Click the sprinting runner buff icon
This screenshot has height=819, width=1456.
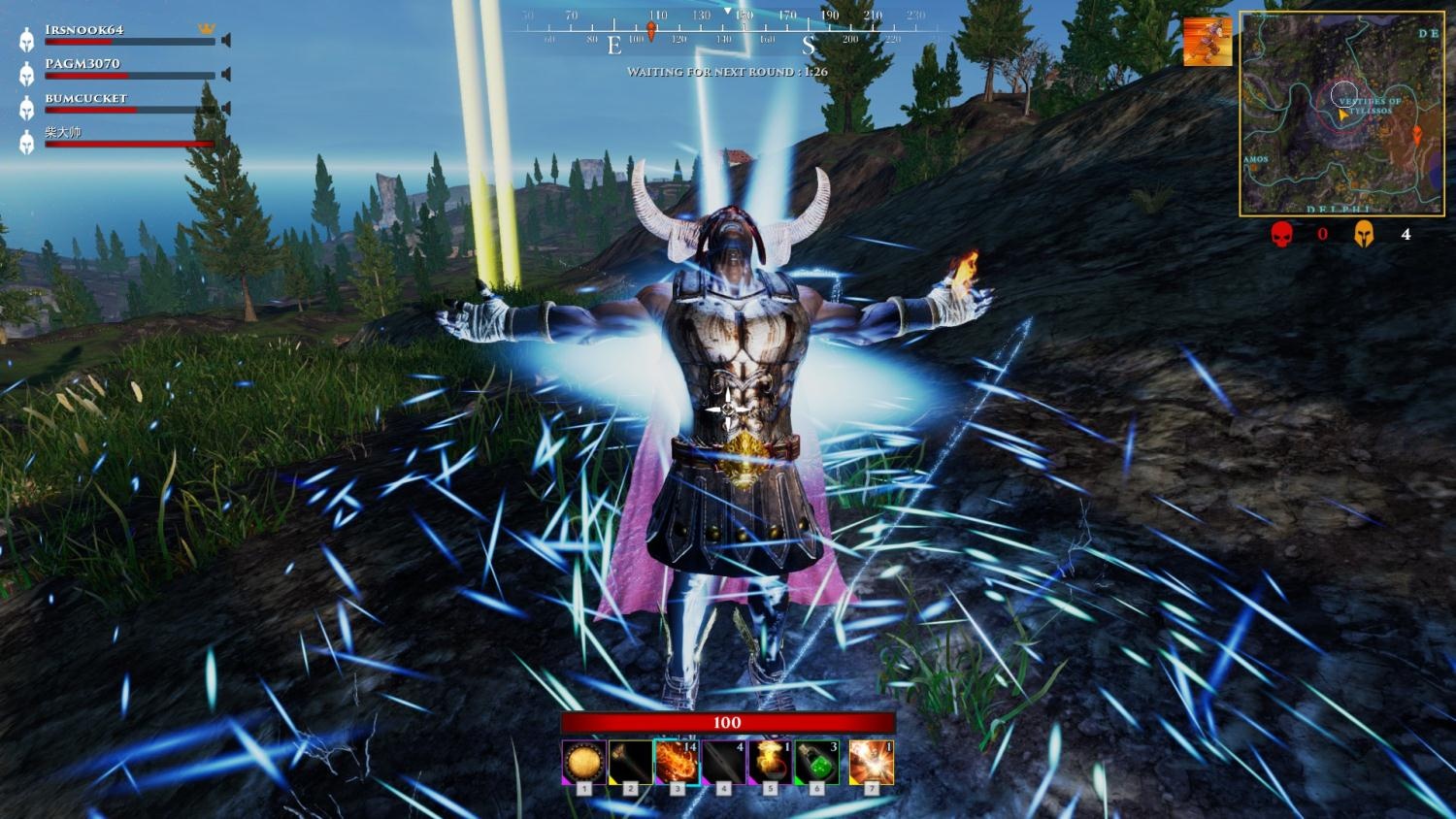[x=1208, y=42]
